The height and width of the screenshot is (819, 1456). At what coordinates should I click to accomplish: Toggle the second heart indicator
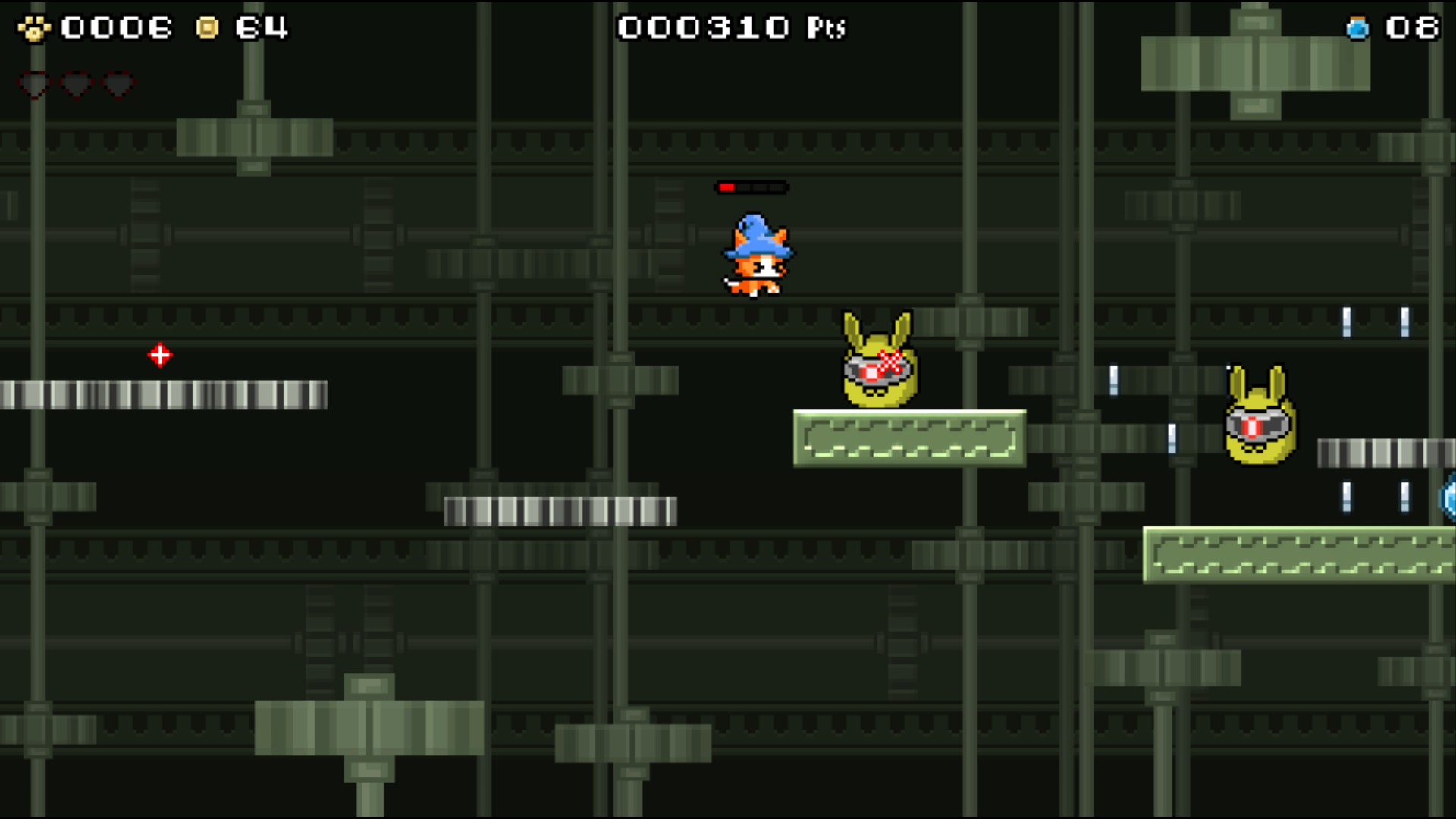74,85
